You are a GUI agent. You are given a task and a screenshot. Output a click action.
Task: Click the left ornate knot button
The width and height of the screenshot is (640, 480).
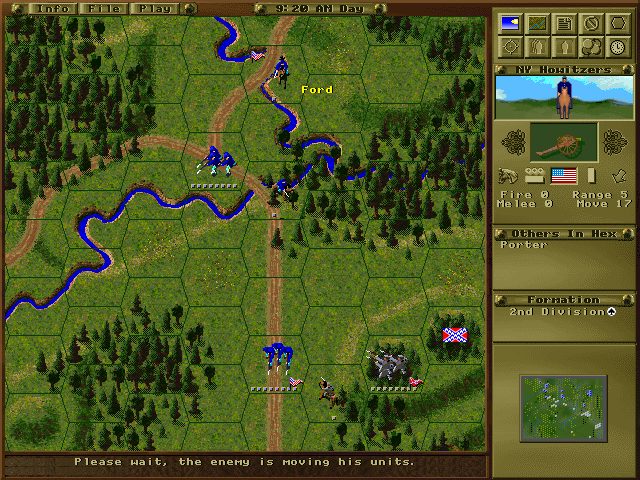(513, 141)
